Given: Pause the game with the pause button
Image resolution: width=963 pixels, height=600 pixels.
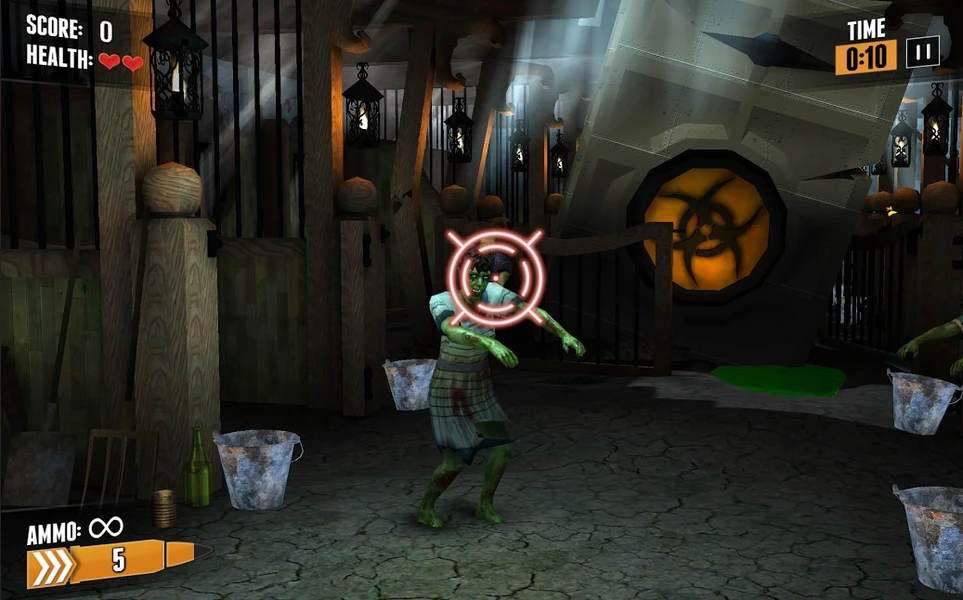Looking at the screenshot, I should pos(922,53).
